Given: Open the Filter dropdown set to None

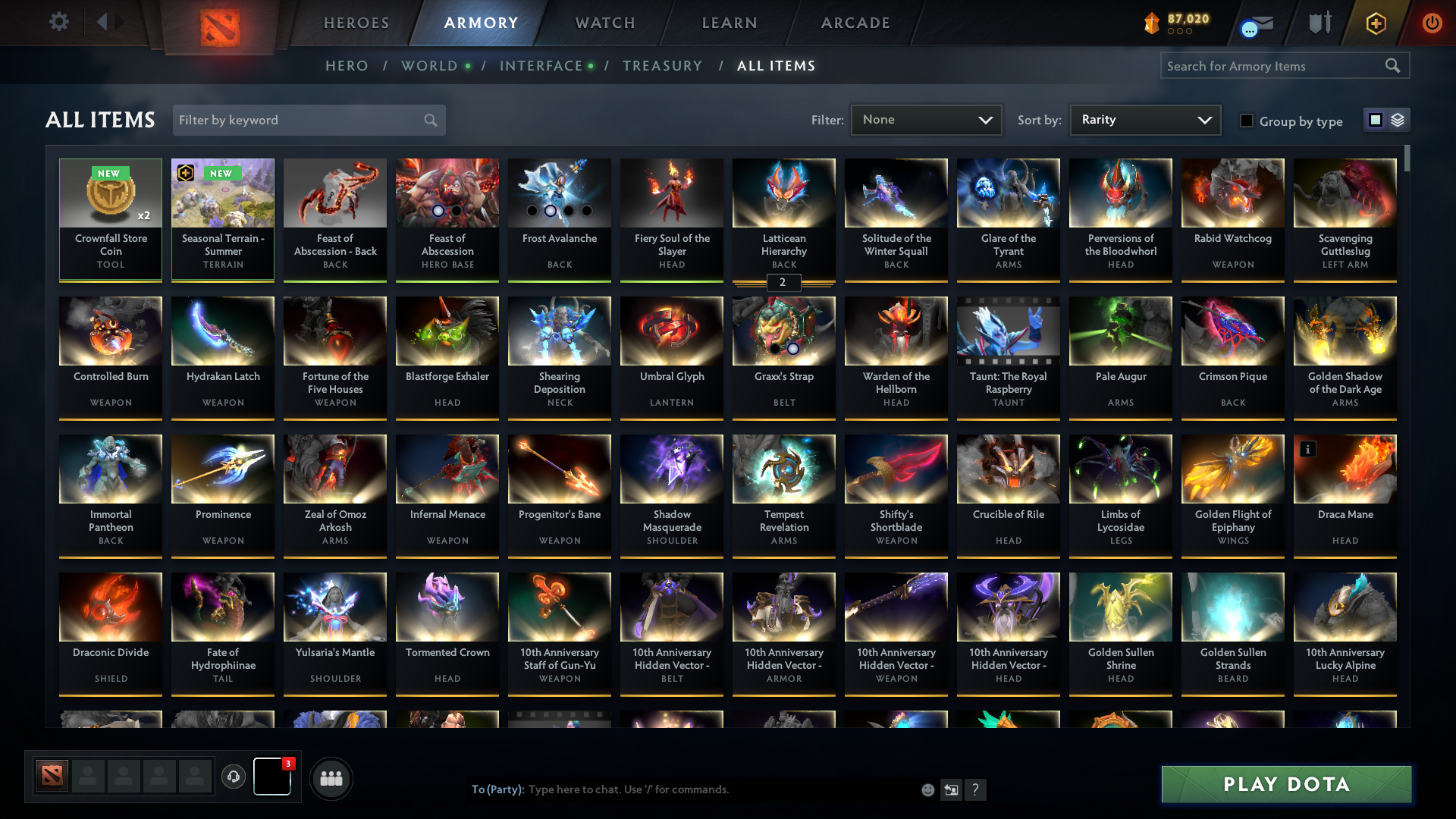Looking at the screenshot, I should click(925, 120).
